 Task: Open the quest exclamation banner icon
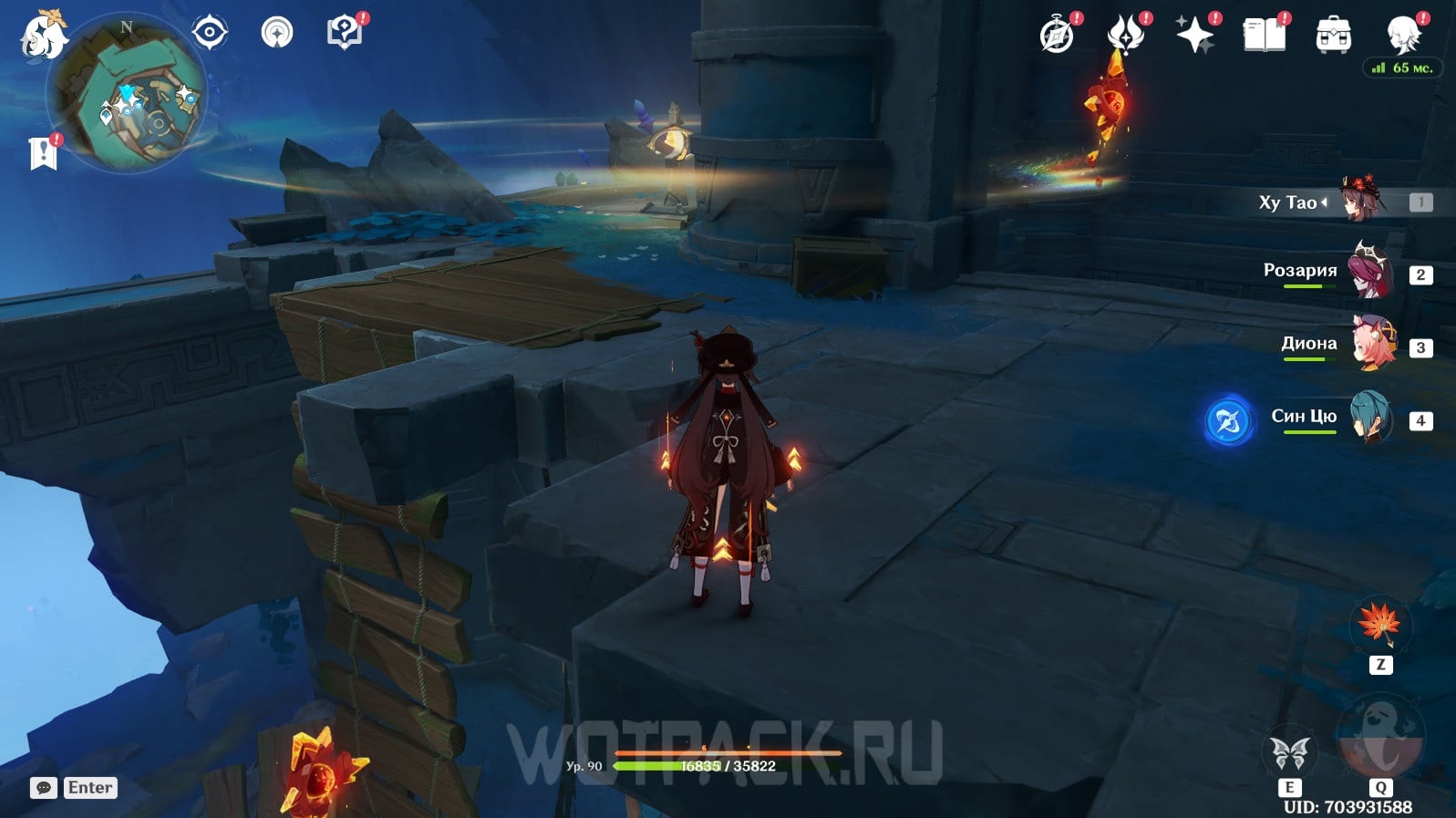[43, 153]
